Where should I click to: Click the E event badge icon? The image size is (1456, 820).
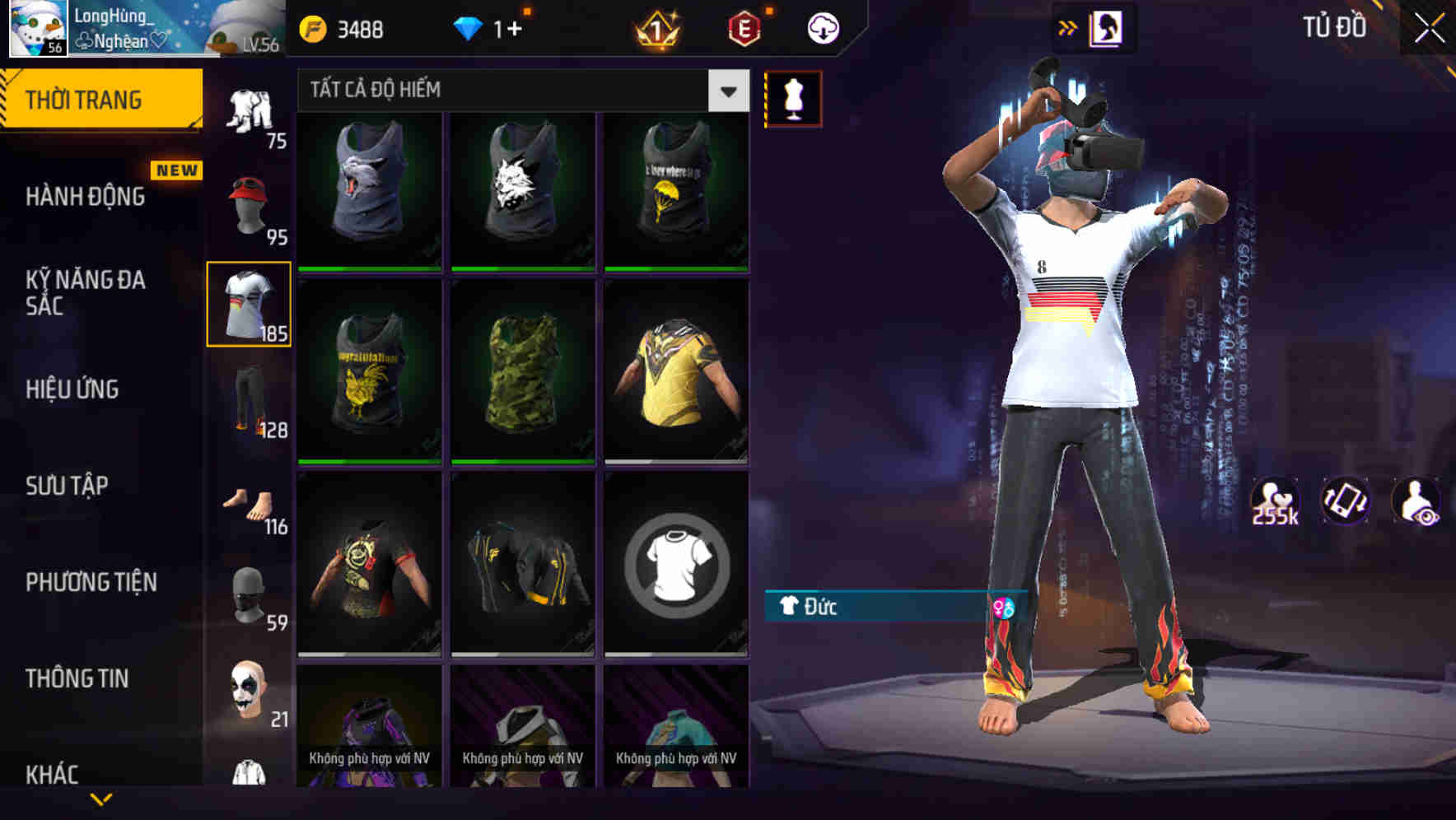coord(740,27)
